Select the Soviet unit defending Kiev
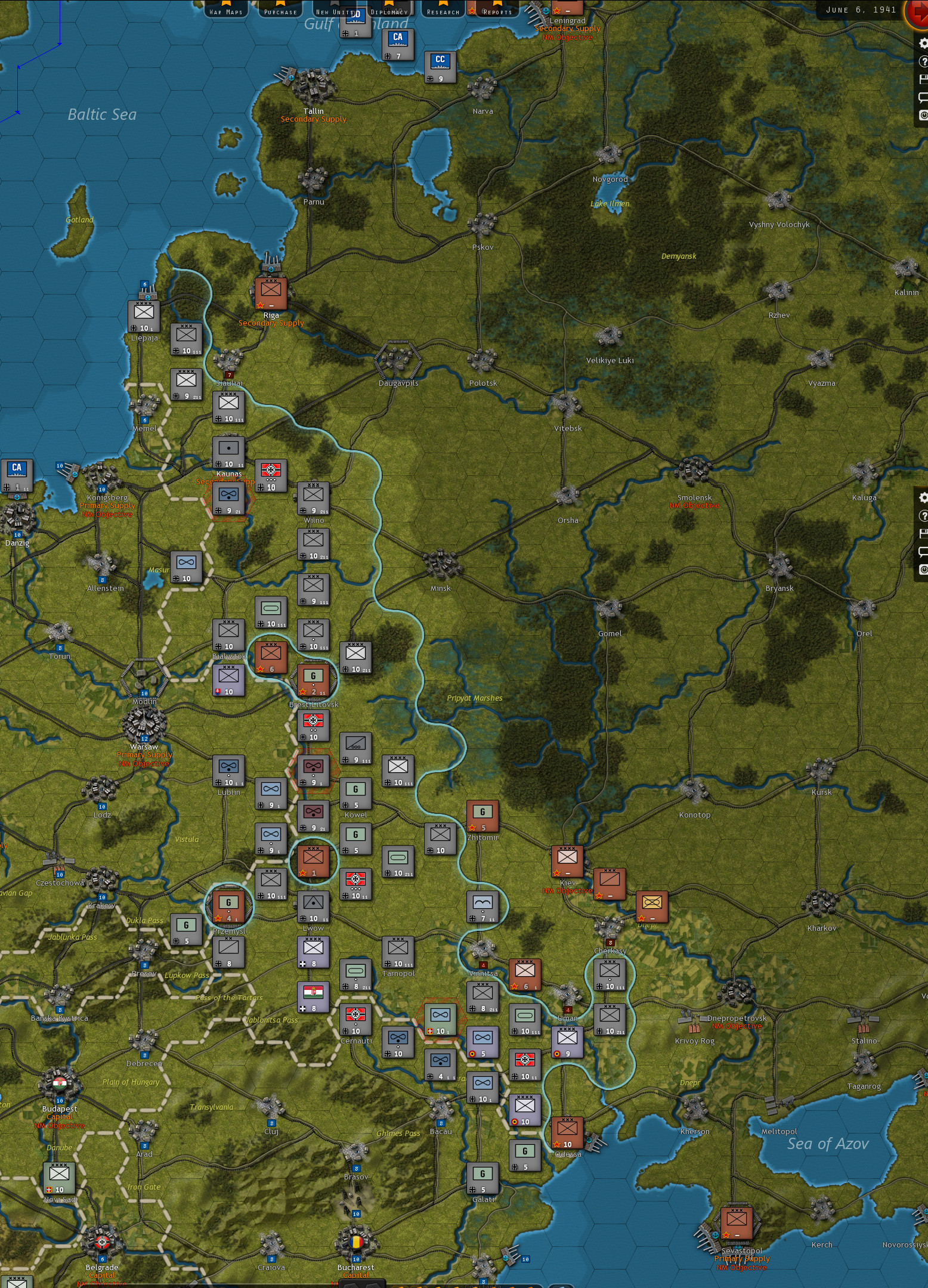 [567, 862]
